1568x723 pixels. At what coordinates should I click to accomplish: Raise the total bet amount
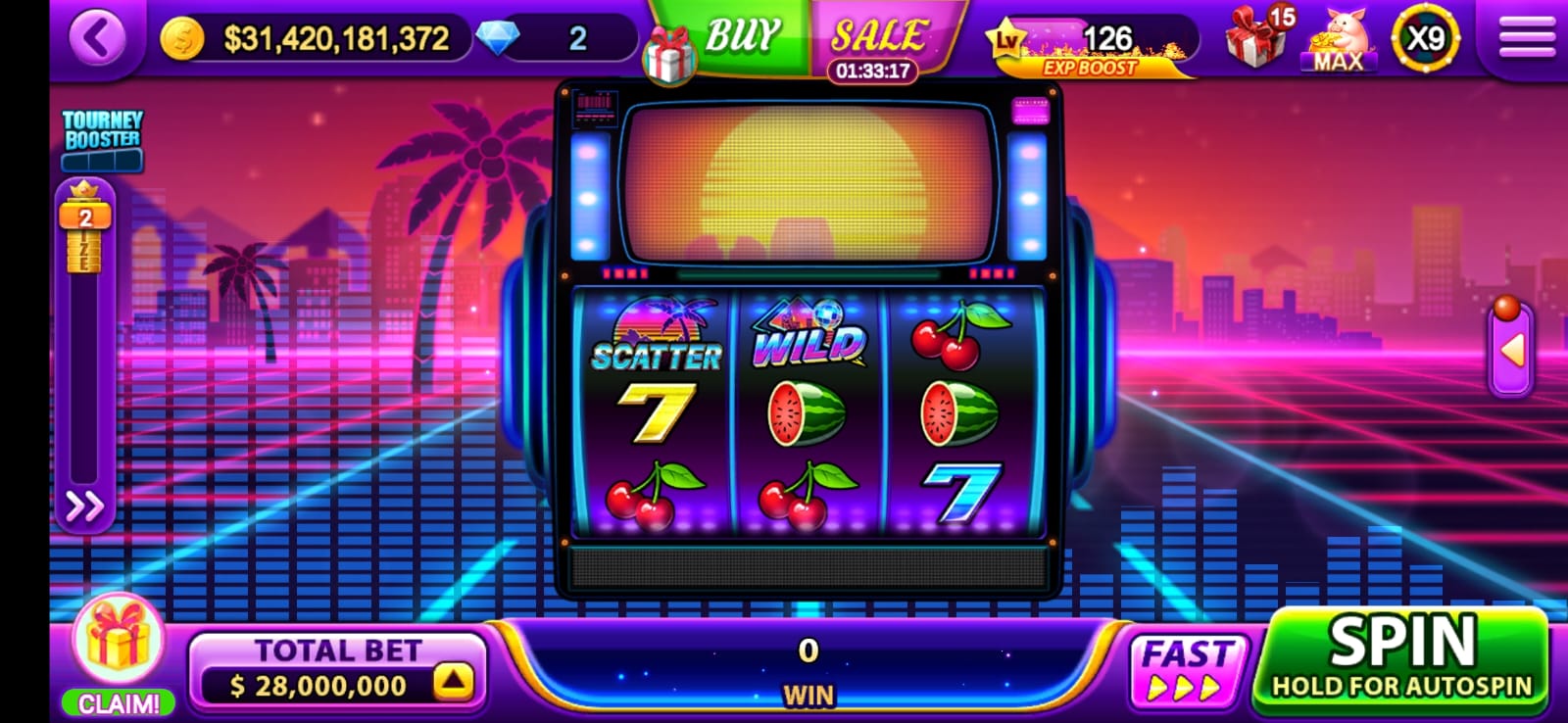coord(453,682)
